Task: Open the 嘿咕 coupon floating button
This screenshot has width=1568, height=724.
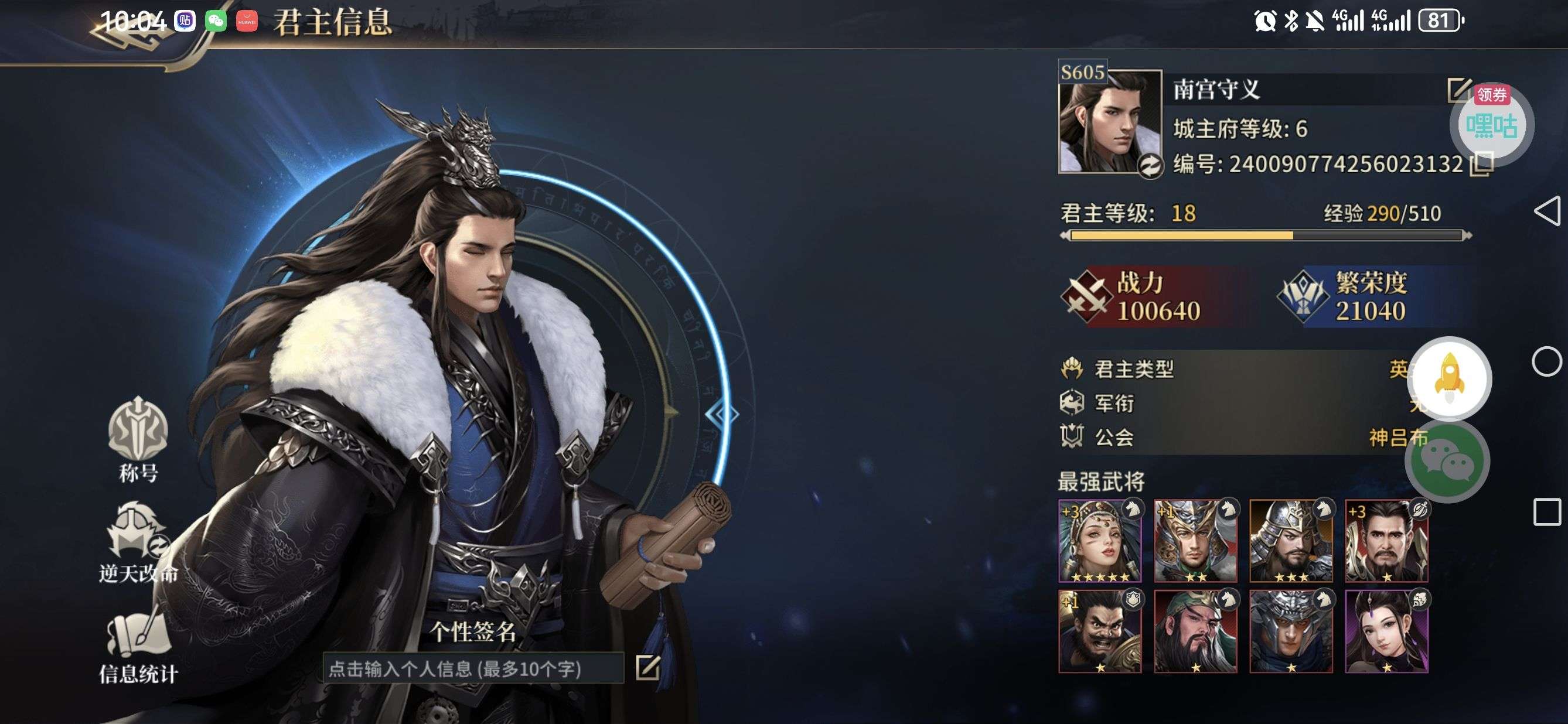Action: 1491,125
